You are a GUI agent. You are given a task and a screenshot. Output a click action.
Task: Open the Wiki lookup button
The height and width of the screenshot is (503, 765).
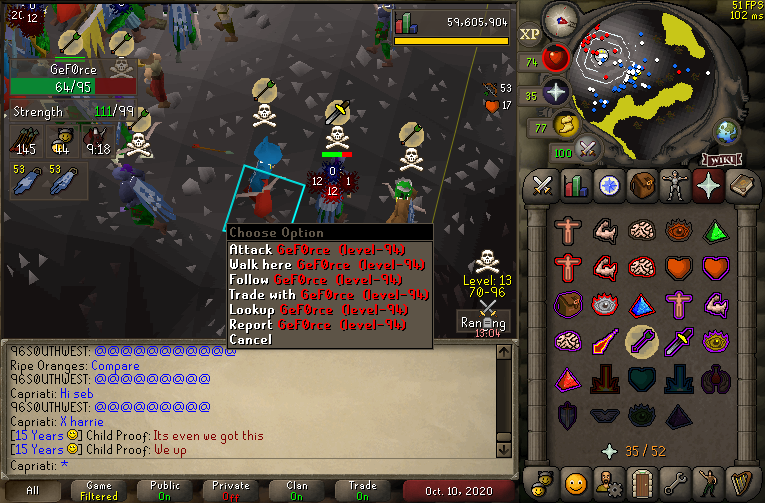[x=721, y=160]
